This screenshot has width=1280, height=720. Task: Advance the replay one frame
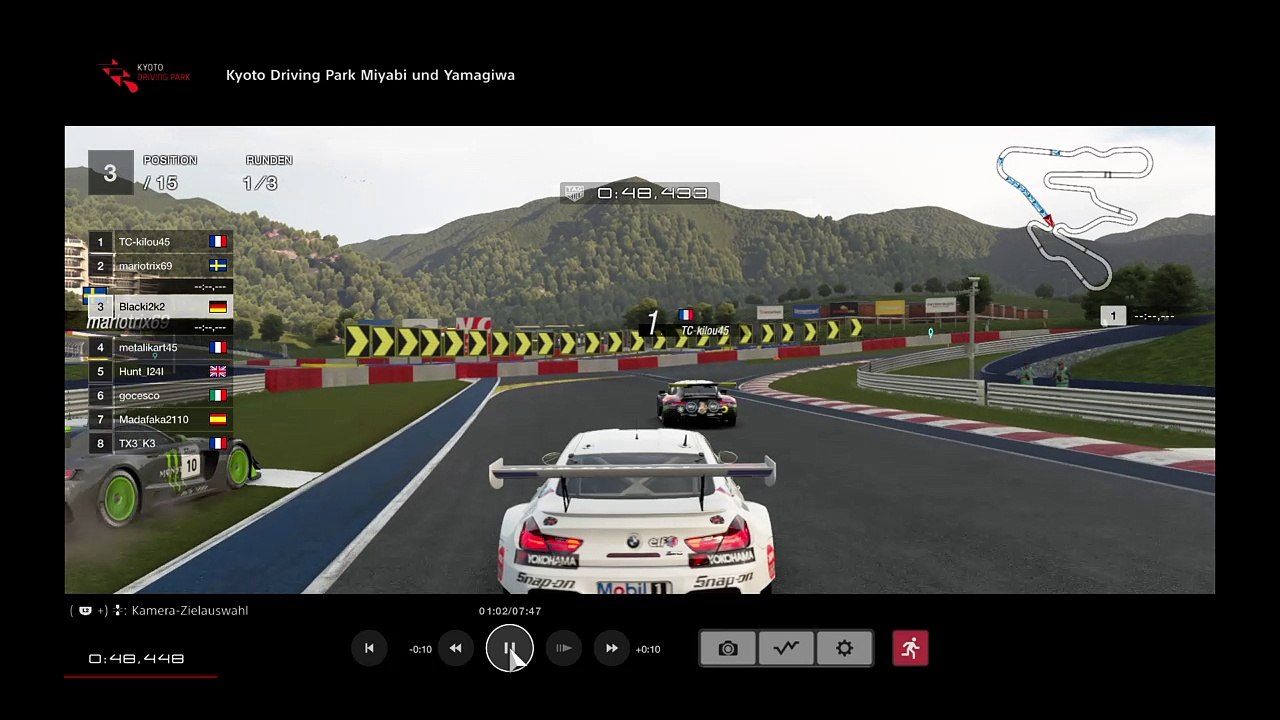click(564, 649)
